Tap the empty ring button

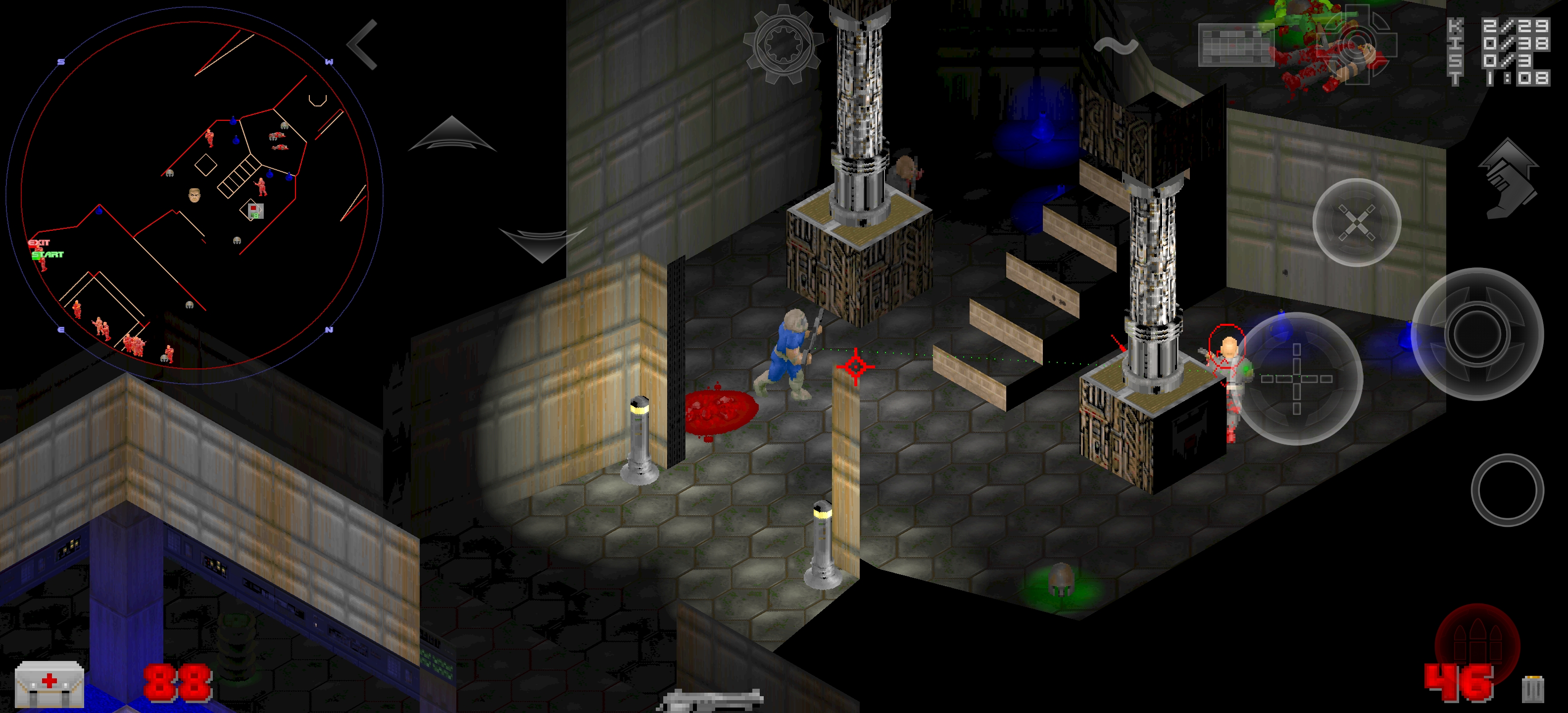coord(1507,490)
